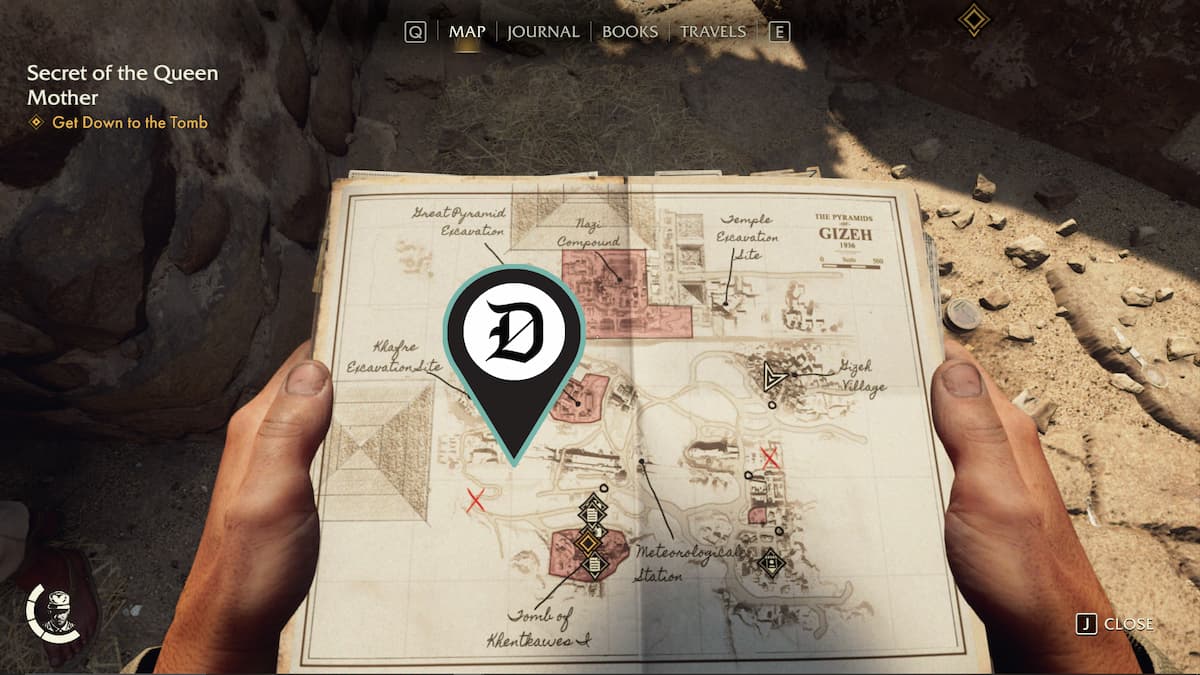Select the Travels tab

[713, 32]
